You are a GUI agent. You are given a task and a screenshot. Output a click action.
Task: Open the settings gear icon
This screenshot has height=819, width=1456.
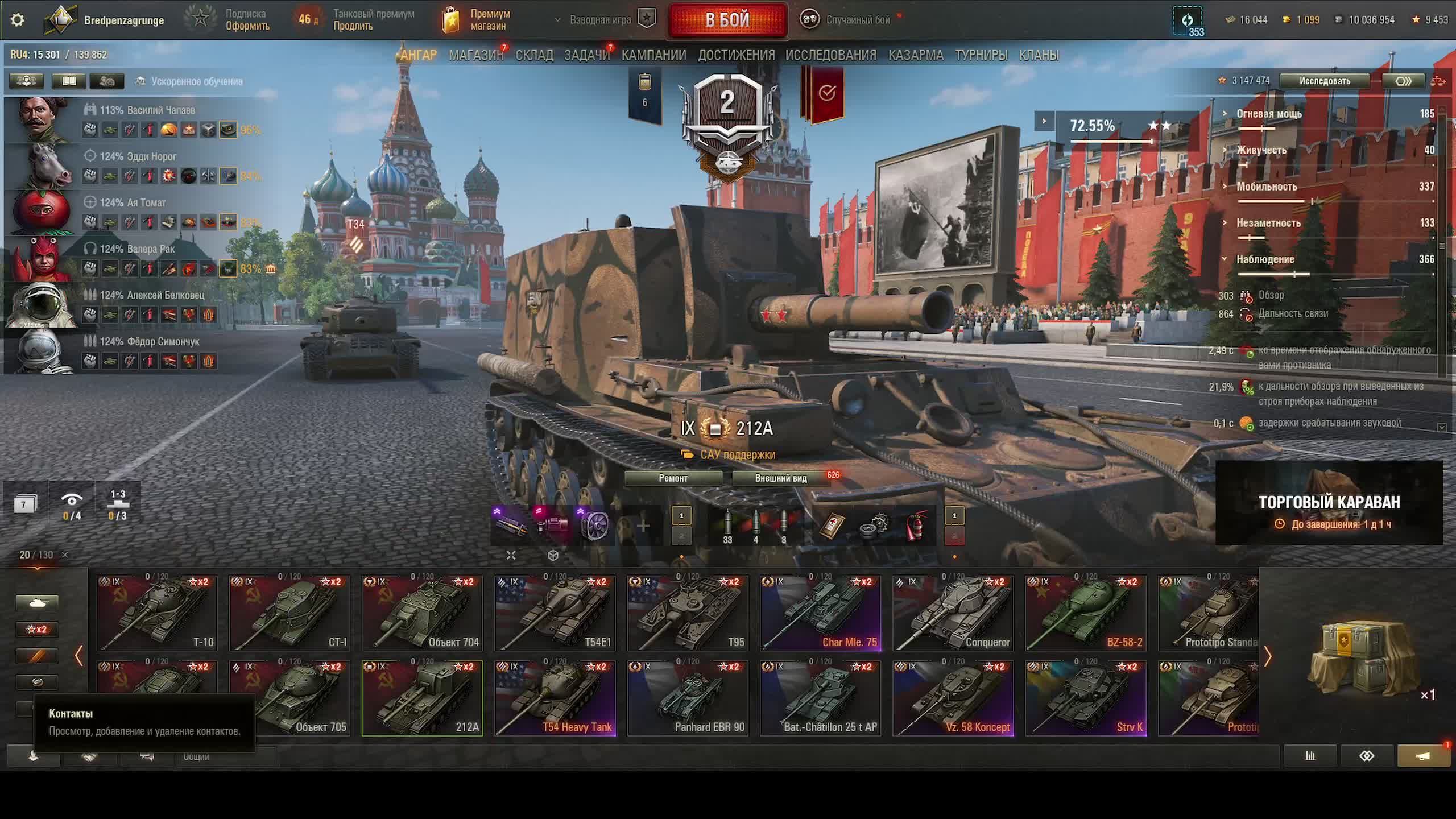[18, 20]
